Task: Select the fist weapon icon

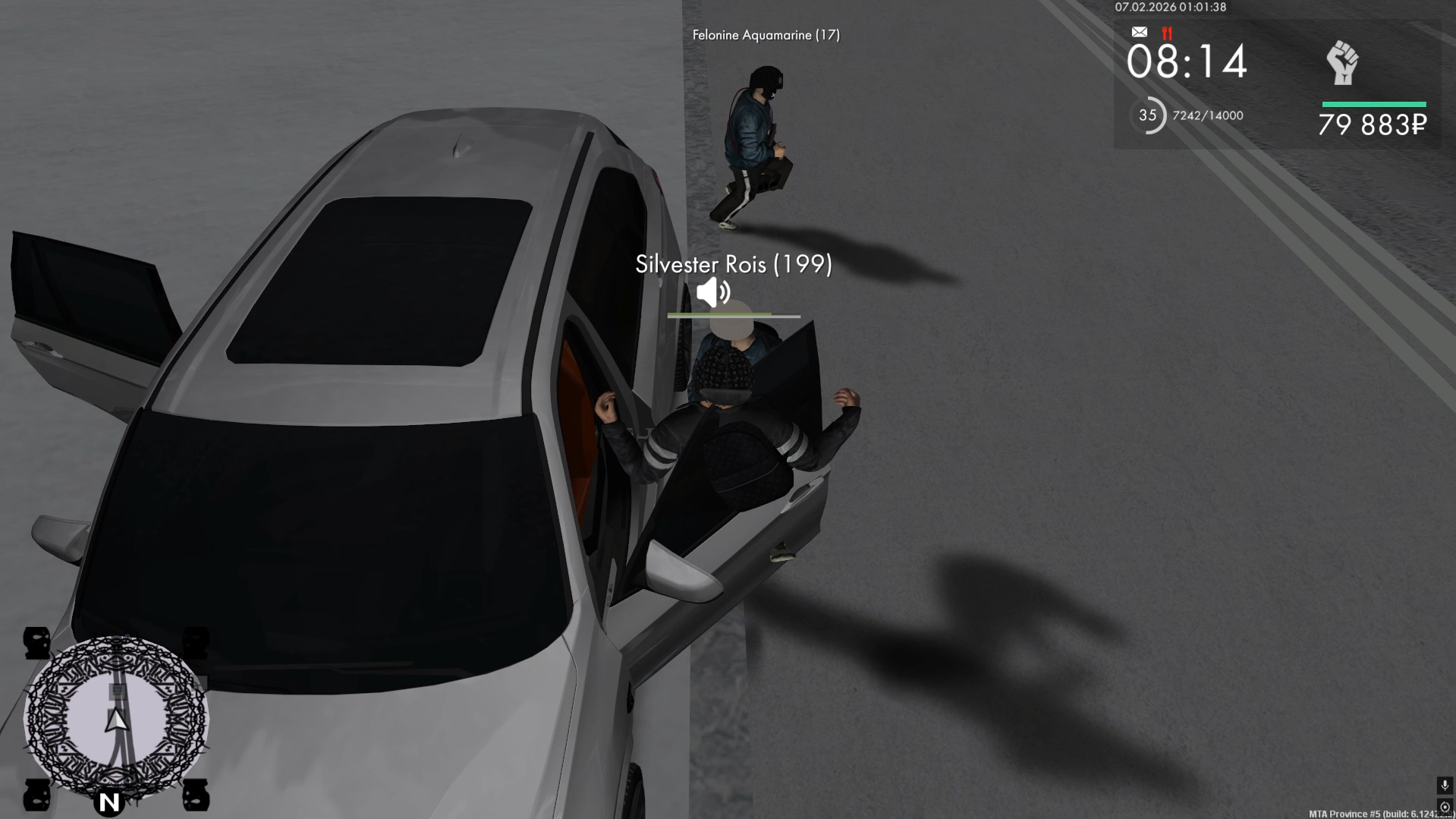Action: (1342, 63)
